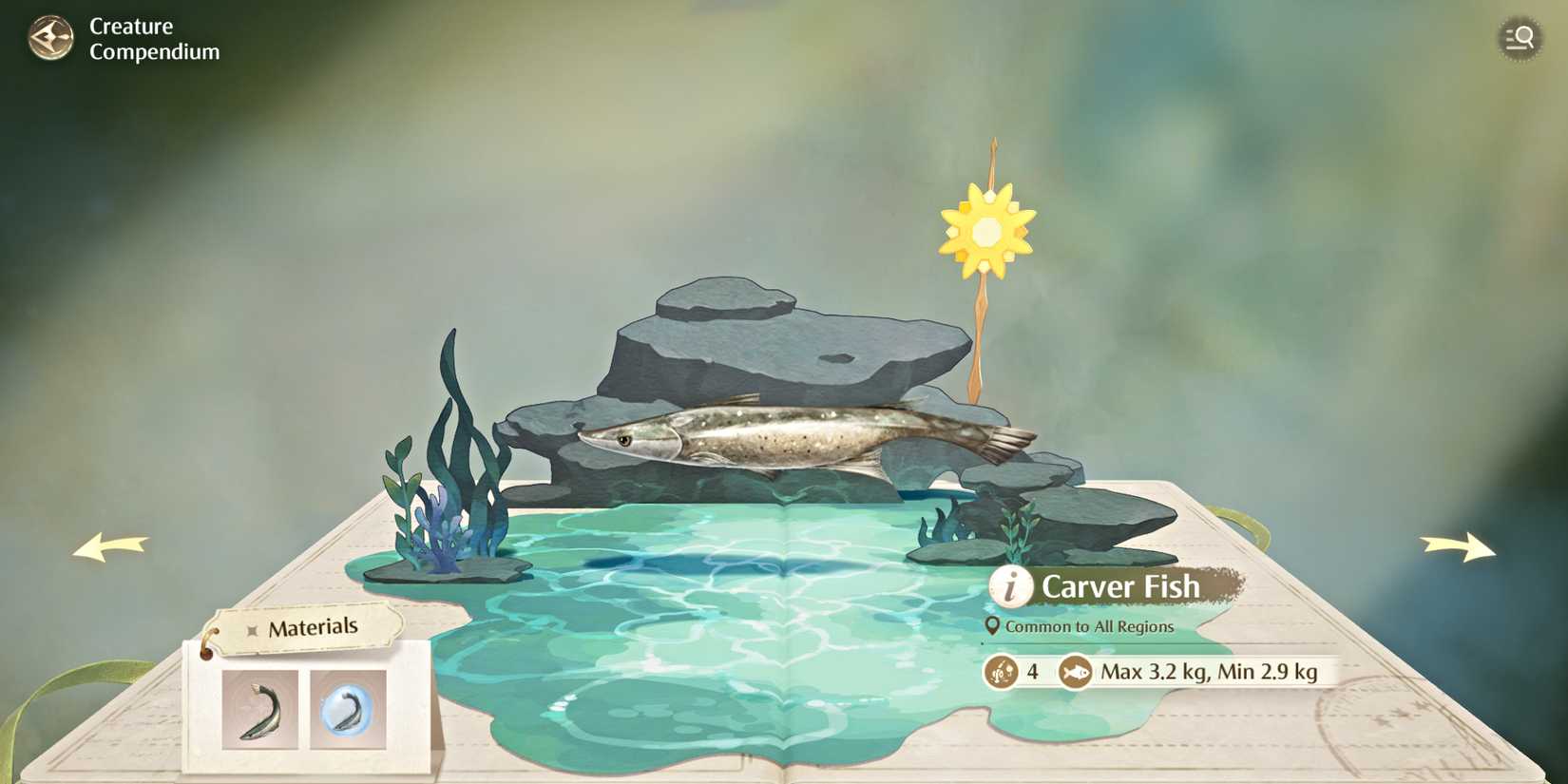Click the fish weight icon before Max 3.2 kg
Screen dimensions: 1568x784
tap(1075, 671)
